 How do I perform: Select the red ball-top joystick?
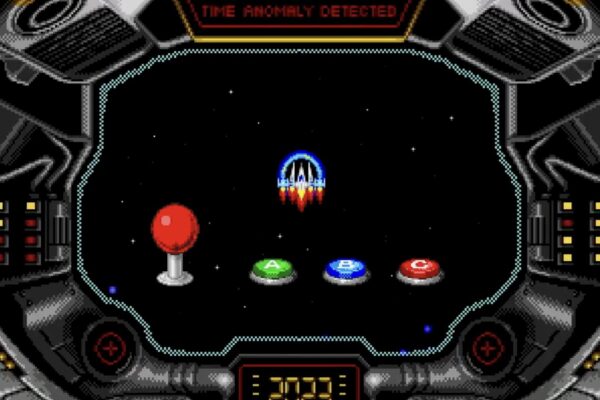click(x=175, y=232)
